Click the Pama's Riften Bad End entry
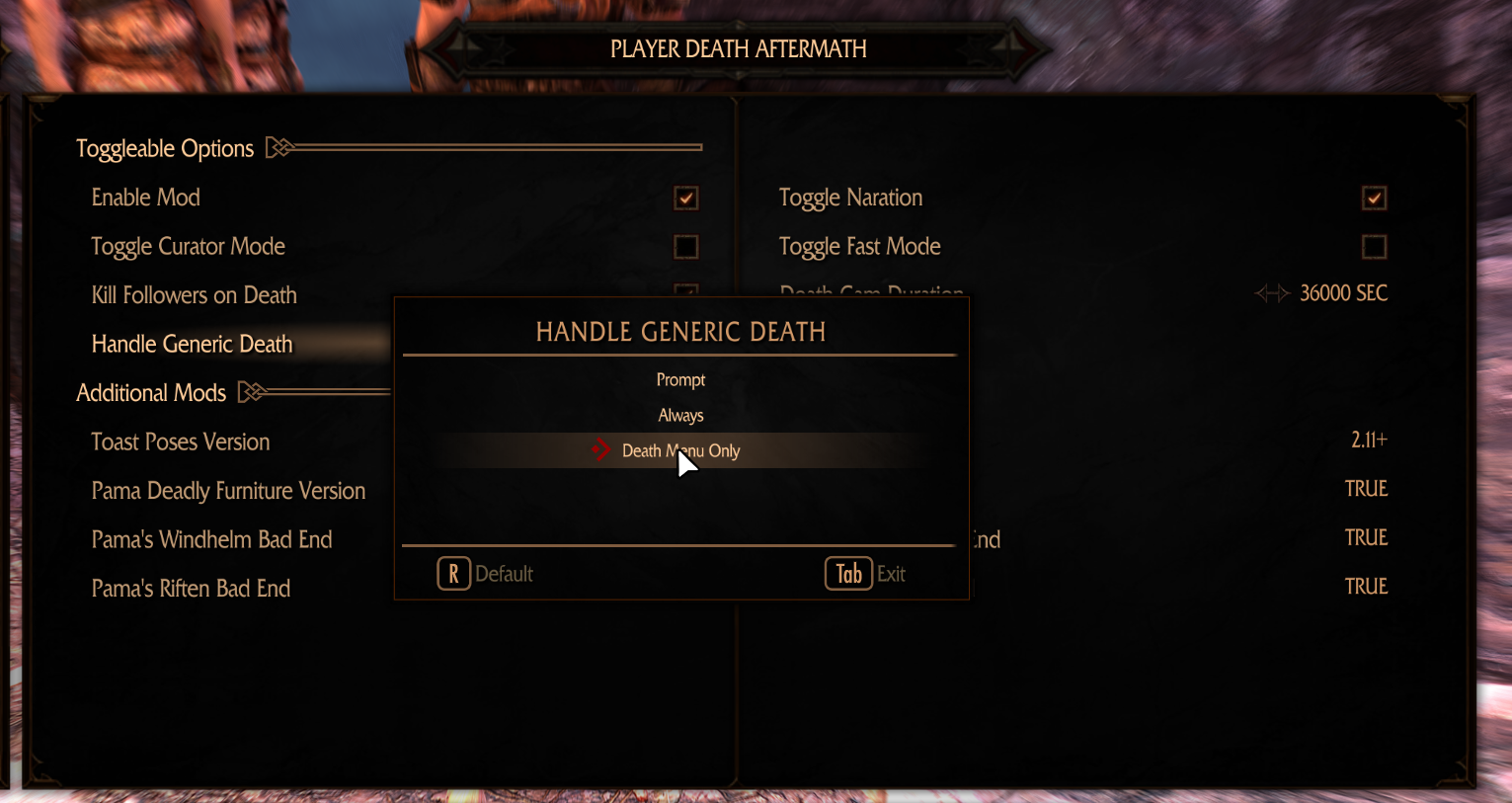The height and width of the screenshot is (803, 1512). tap(191, 588)
